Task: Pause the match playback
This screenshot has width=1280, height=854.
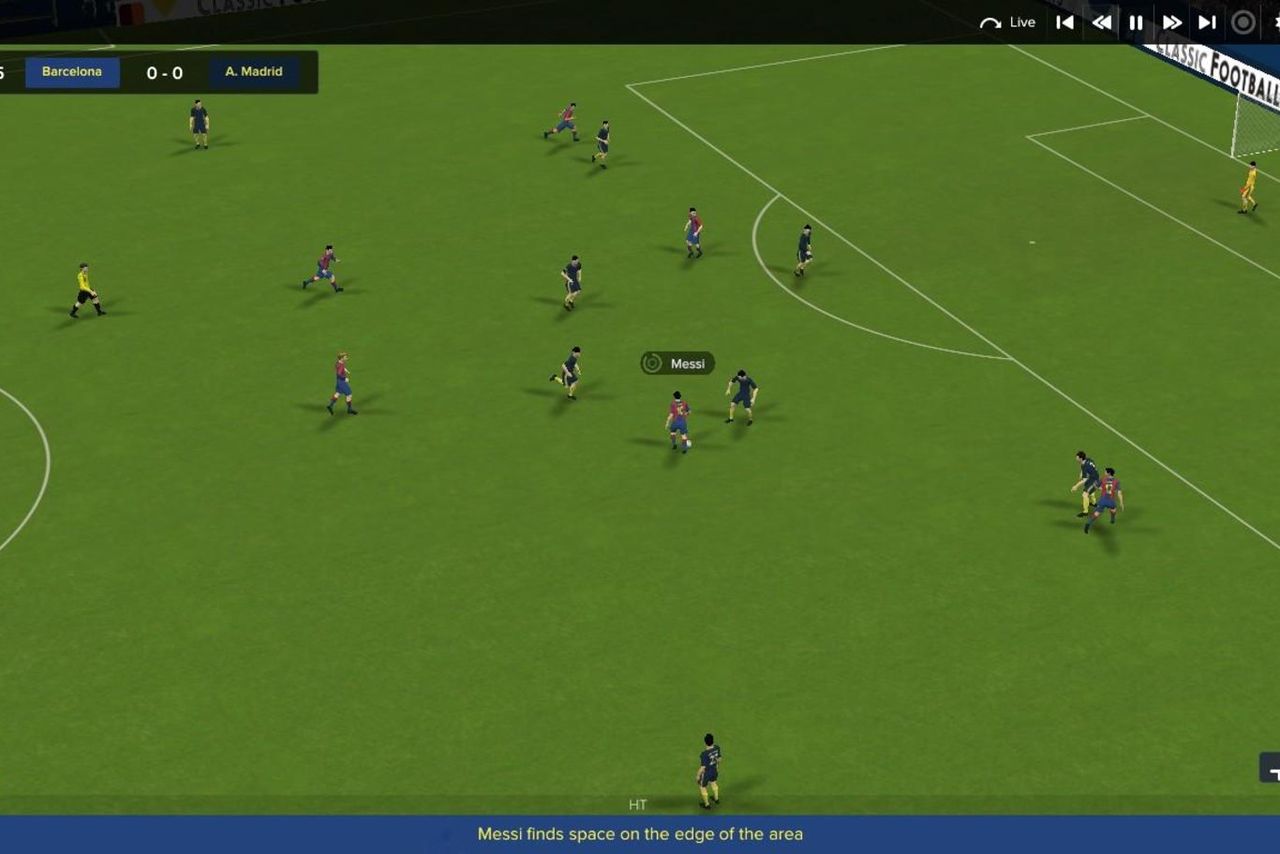Action: pos(1136,21)
